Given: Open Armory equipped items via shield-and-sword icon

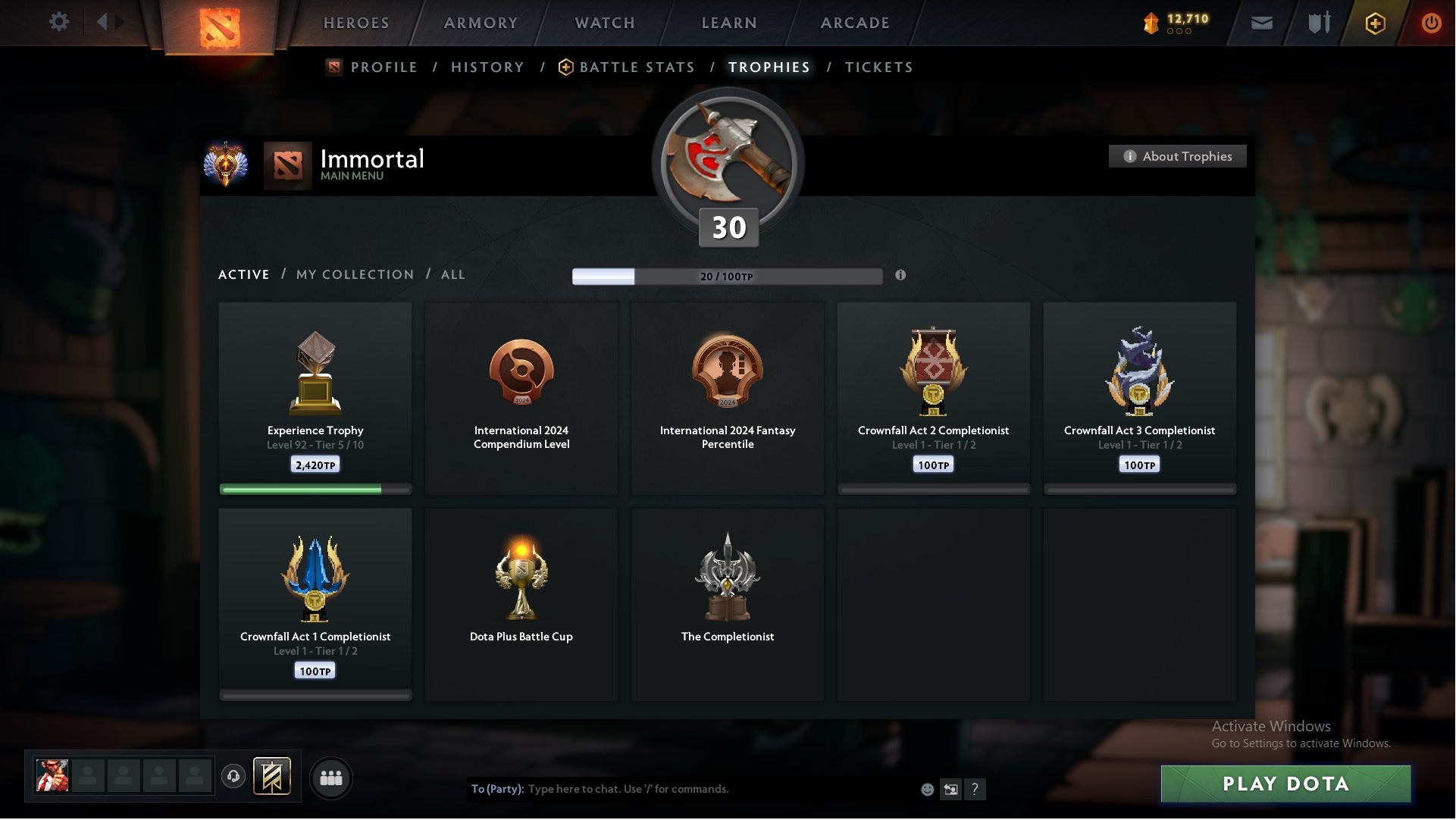Looking at the screenshot, I should coord(1318,23).
